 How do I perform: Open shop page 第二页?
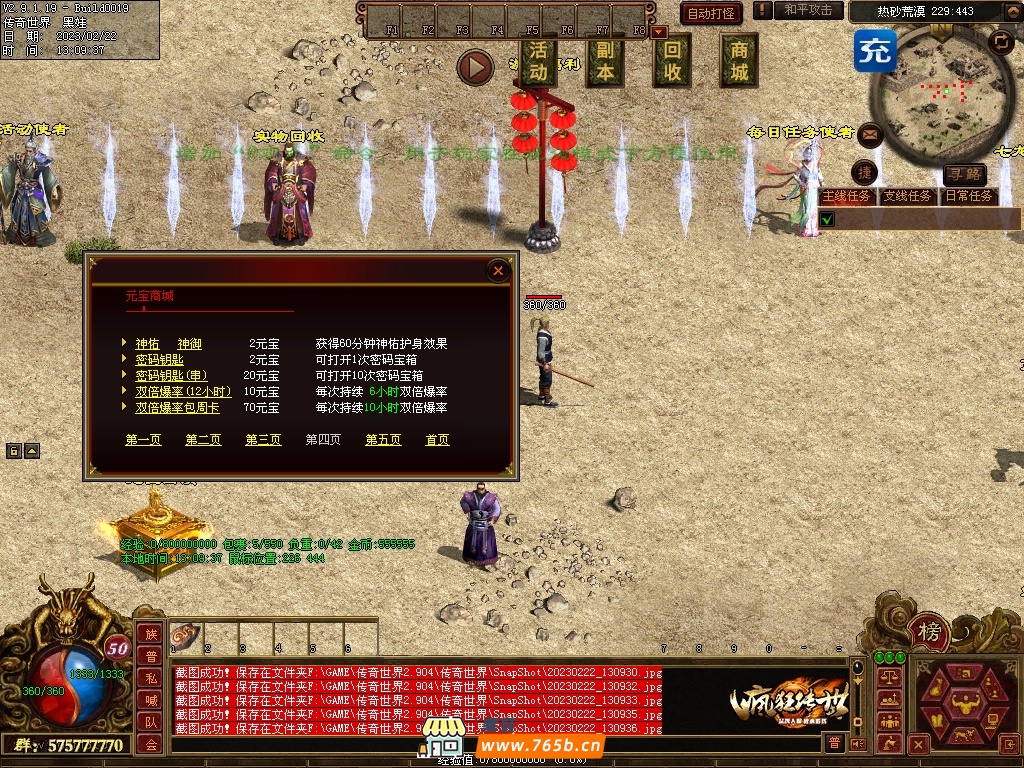[x=203, y=439]
